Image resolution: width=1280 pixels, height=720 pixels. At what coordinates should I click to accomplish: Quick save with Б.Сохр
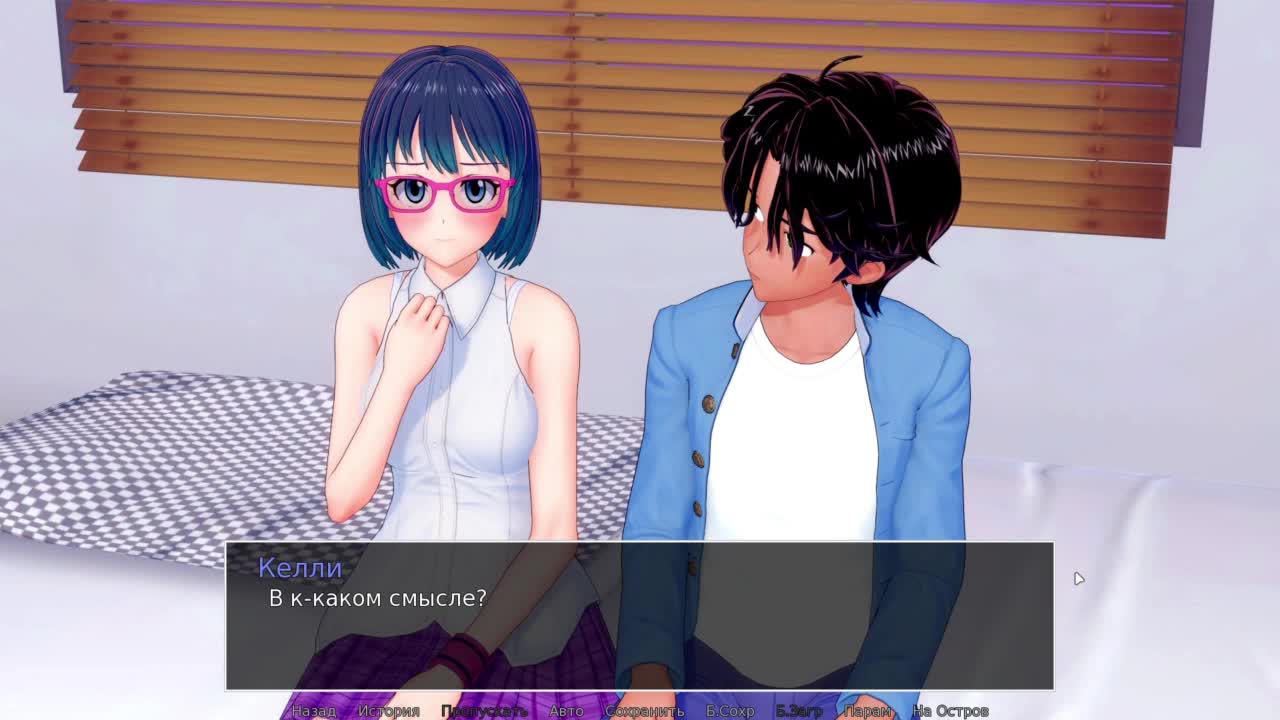730,711
